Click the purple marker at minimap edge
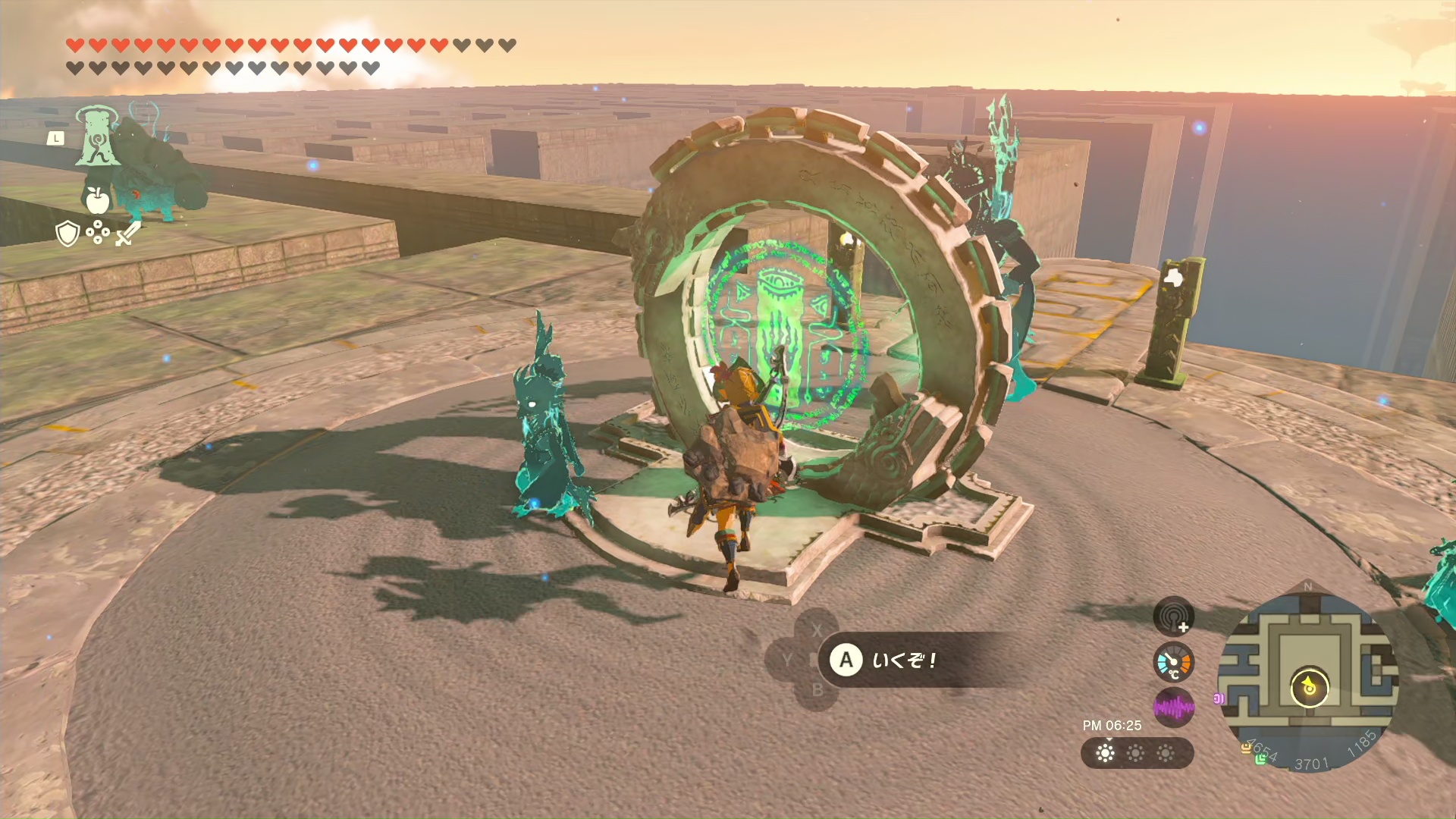Image resolution: width=1456 pixels, height=819 pixels. [x=1219, y=698]
